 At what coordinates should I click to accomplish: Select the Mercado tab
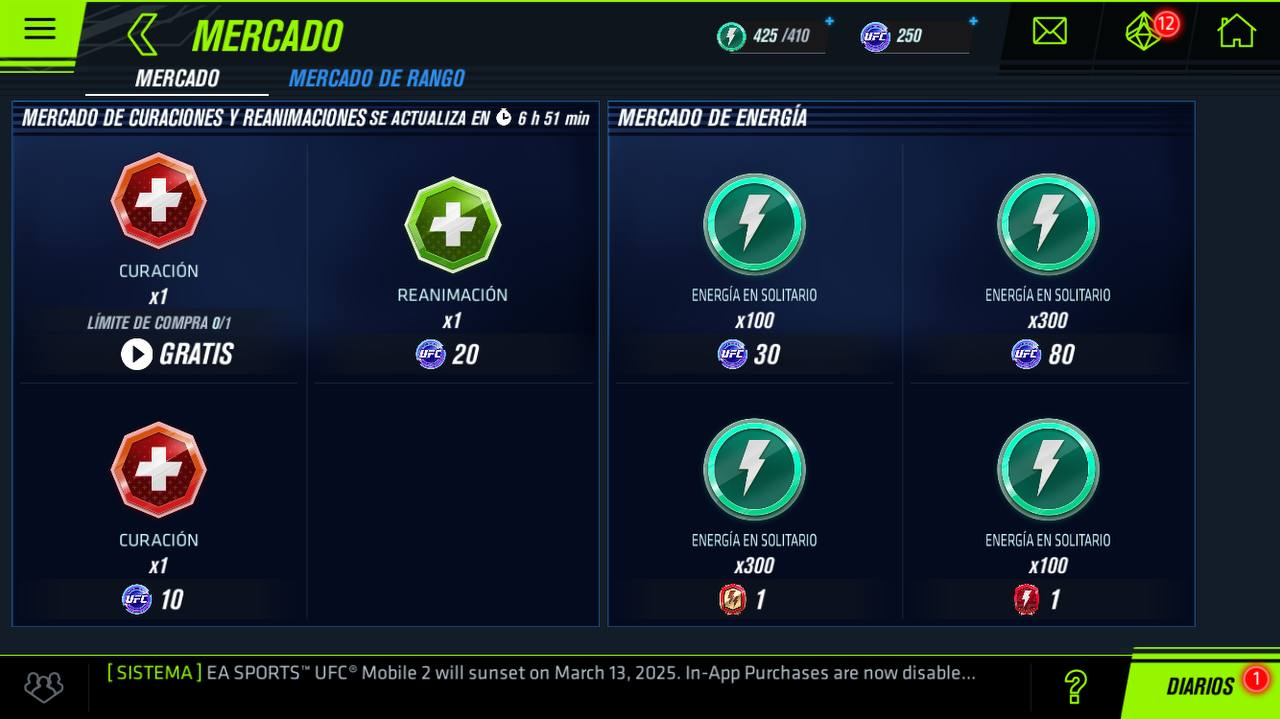tap(177, 78)
